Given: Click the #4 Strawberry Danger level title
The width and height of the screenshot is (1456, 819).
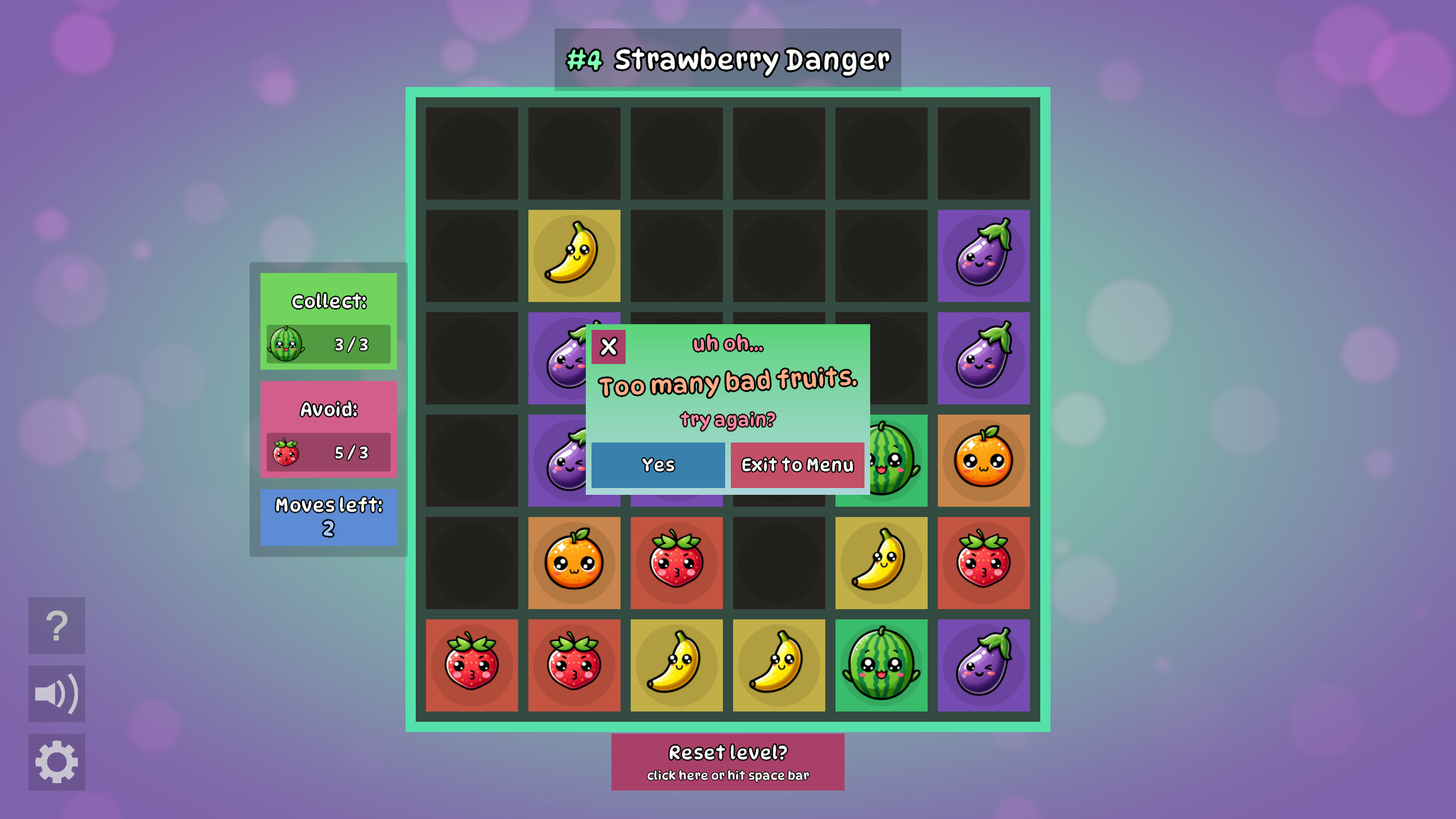Looking at the screenshot, I should pyautogui.click(x=727, y=59).
